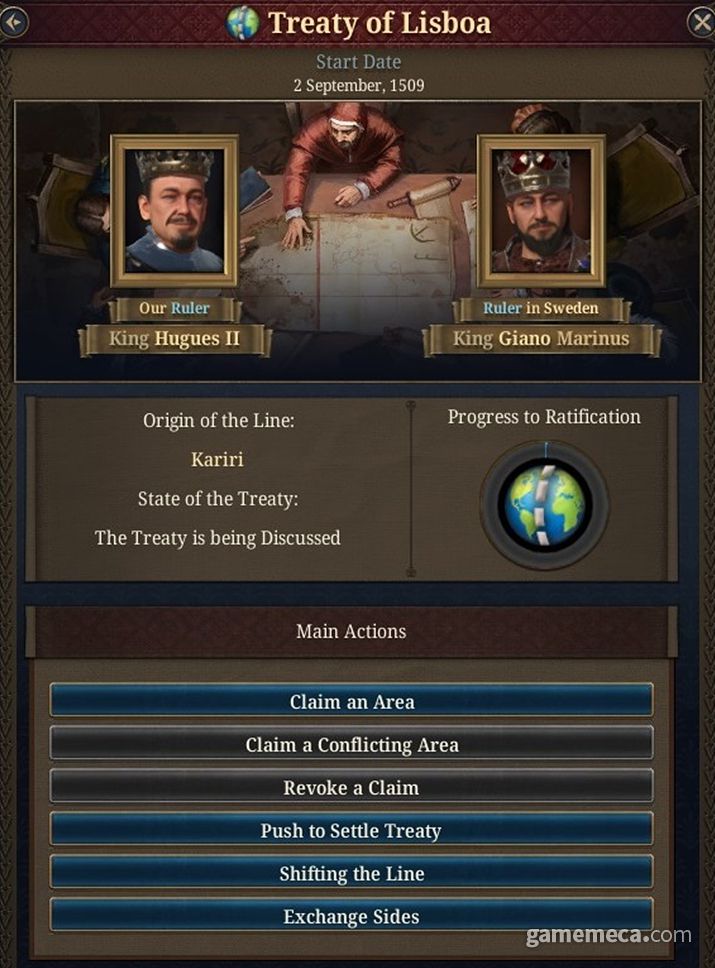Click the ratification progress globe
The image size is (715, 968).
544,505
